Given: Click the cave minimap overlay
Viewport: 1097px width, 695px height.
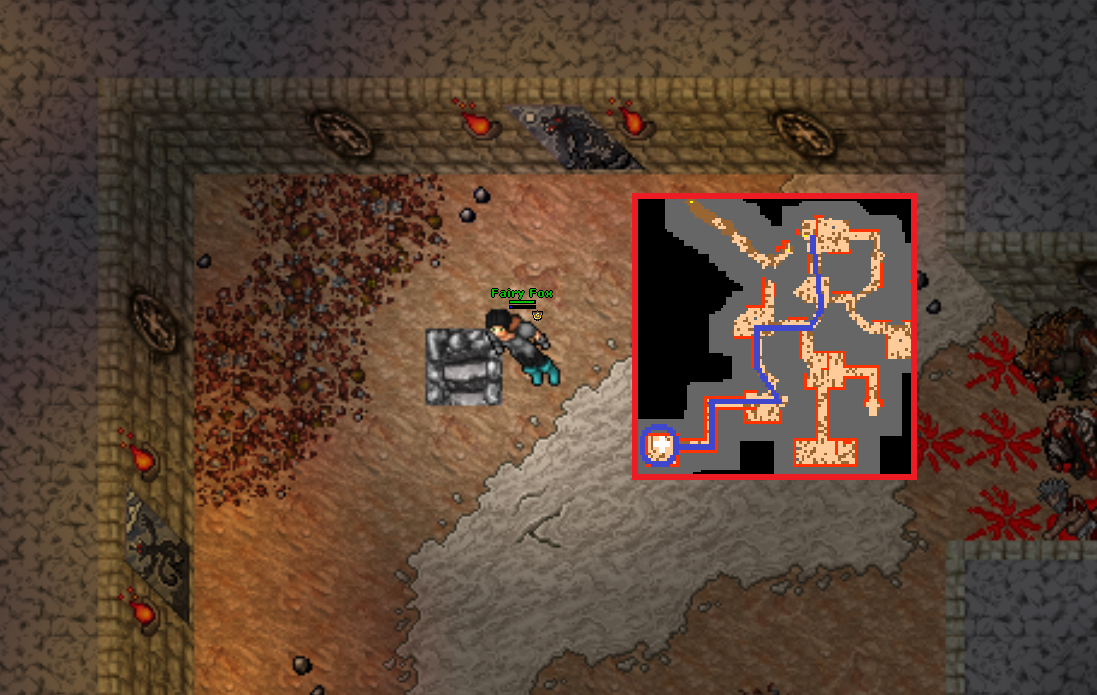Looking at the screenshot, I should click(775, 337).
